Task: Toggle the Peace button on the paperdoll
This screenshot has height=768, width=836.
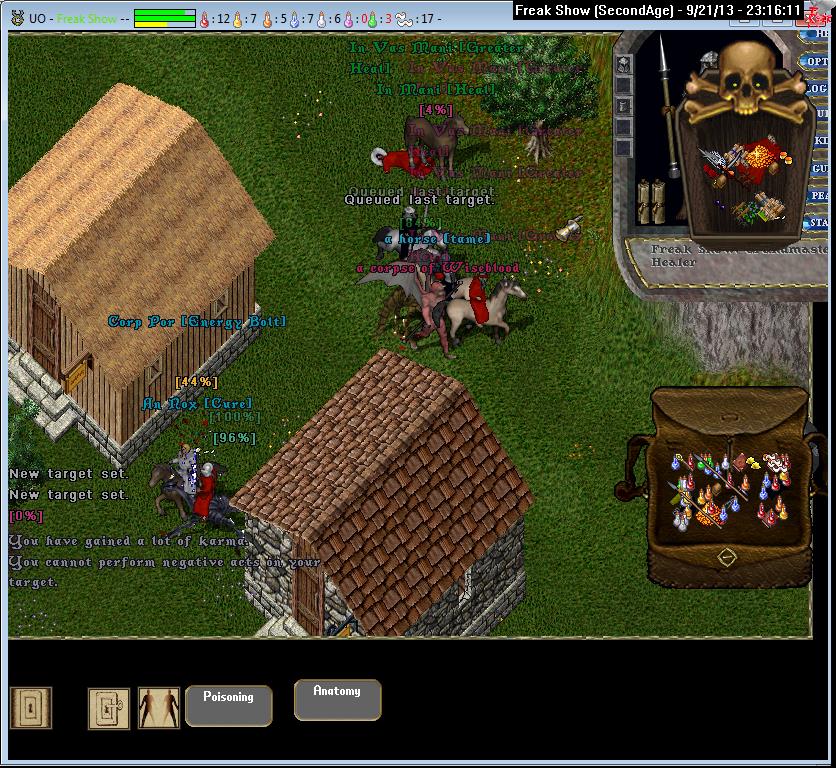Action: tap(819, 195)
